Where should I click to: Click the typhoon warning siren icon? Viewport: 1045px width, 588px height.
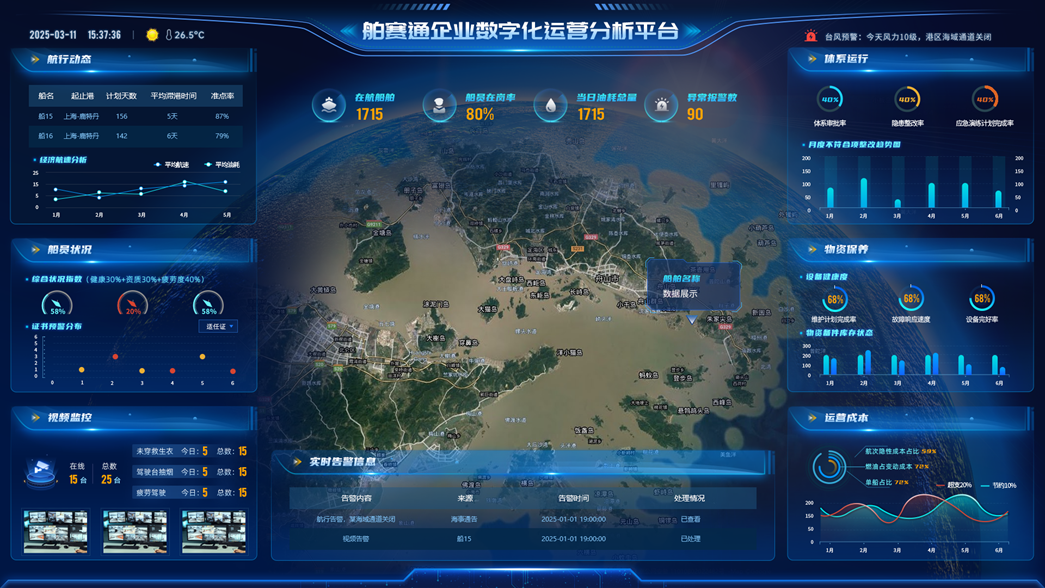[810, 36]
